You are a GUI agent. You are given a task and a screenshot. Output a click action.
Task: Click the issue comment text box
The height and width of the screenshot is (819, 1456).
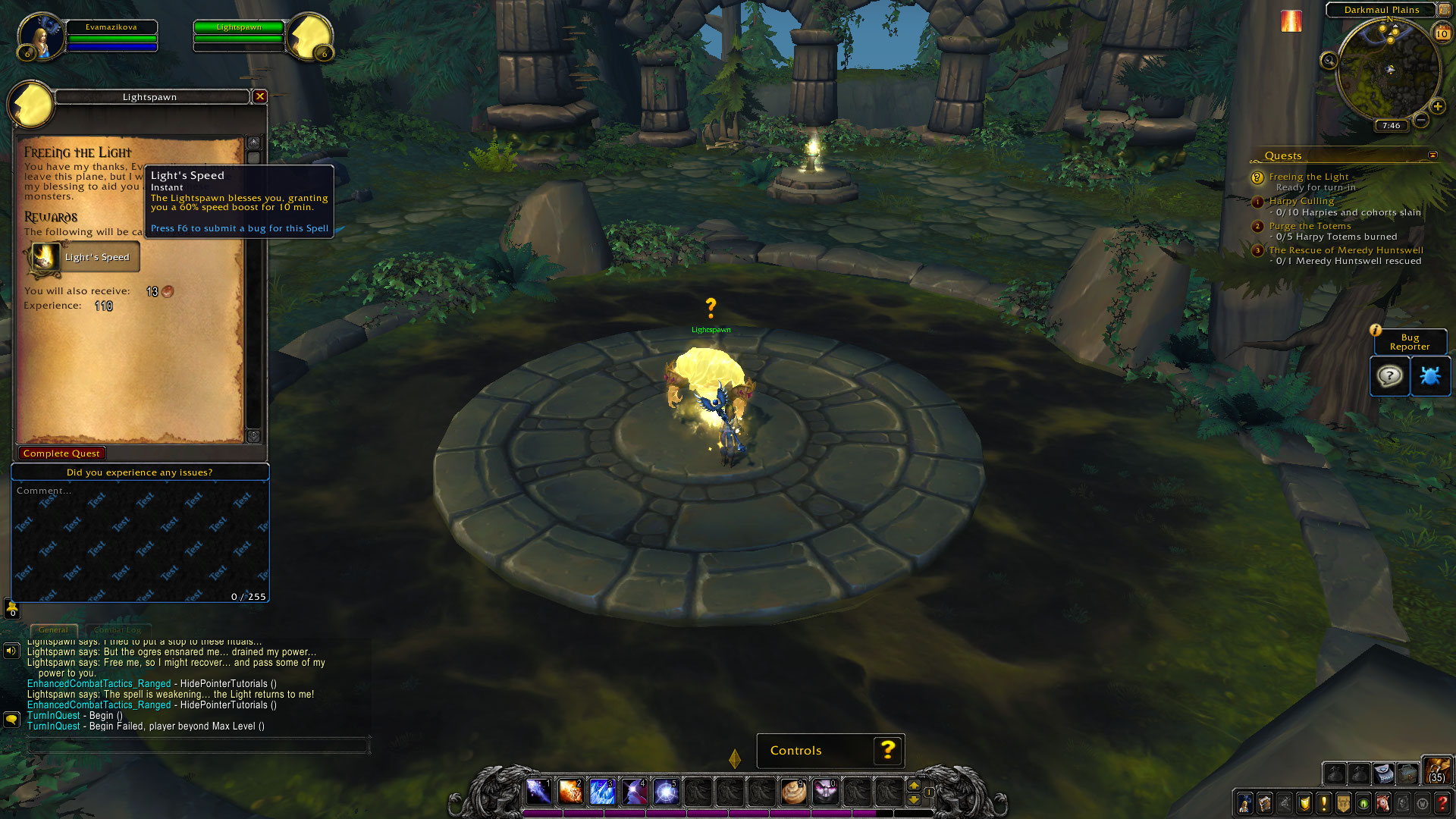[140, 540]
